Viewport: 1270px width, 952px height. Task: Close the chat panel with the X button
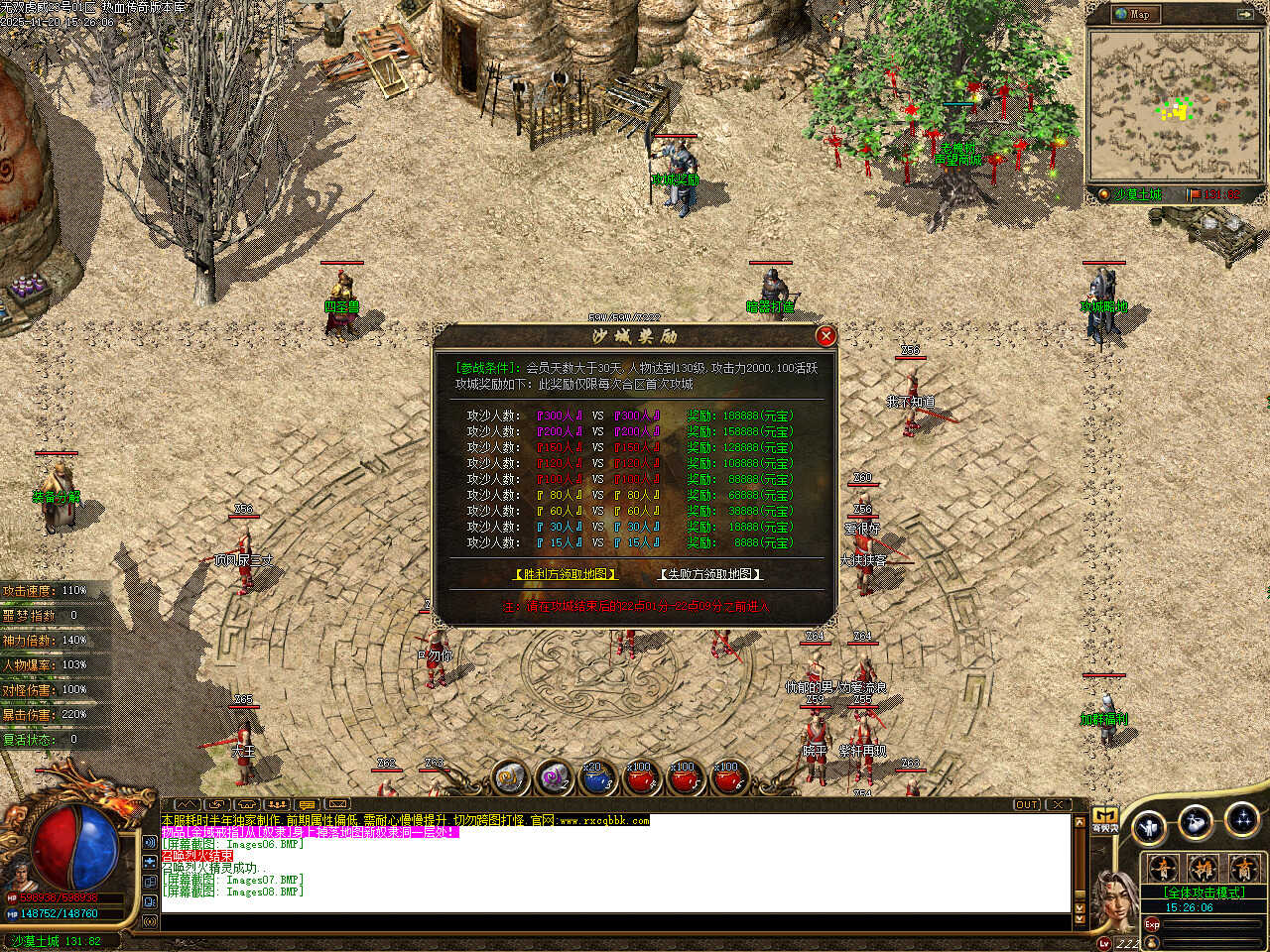pos(1059,804)
